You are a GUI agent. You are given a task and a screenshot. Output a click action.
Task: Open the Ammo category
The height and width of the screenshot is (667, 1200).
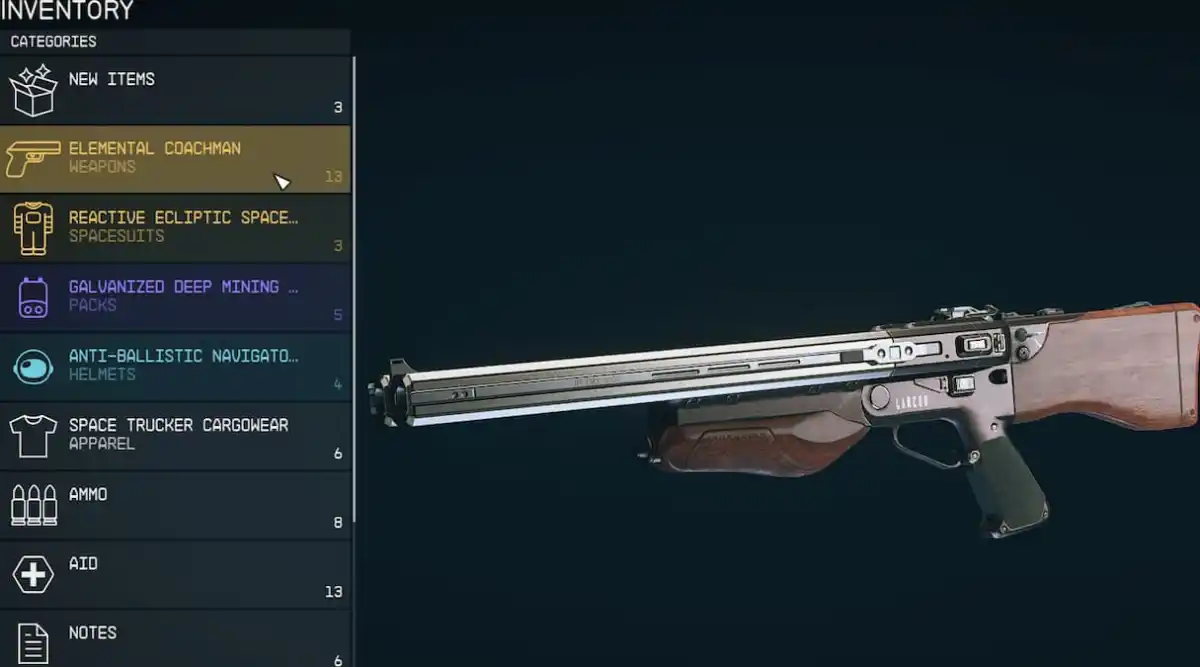[175, 504]
